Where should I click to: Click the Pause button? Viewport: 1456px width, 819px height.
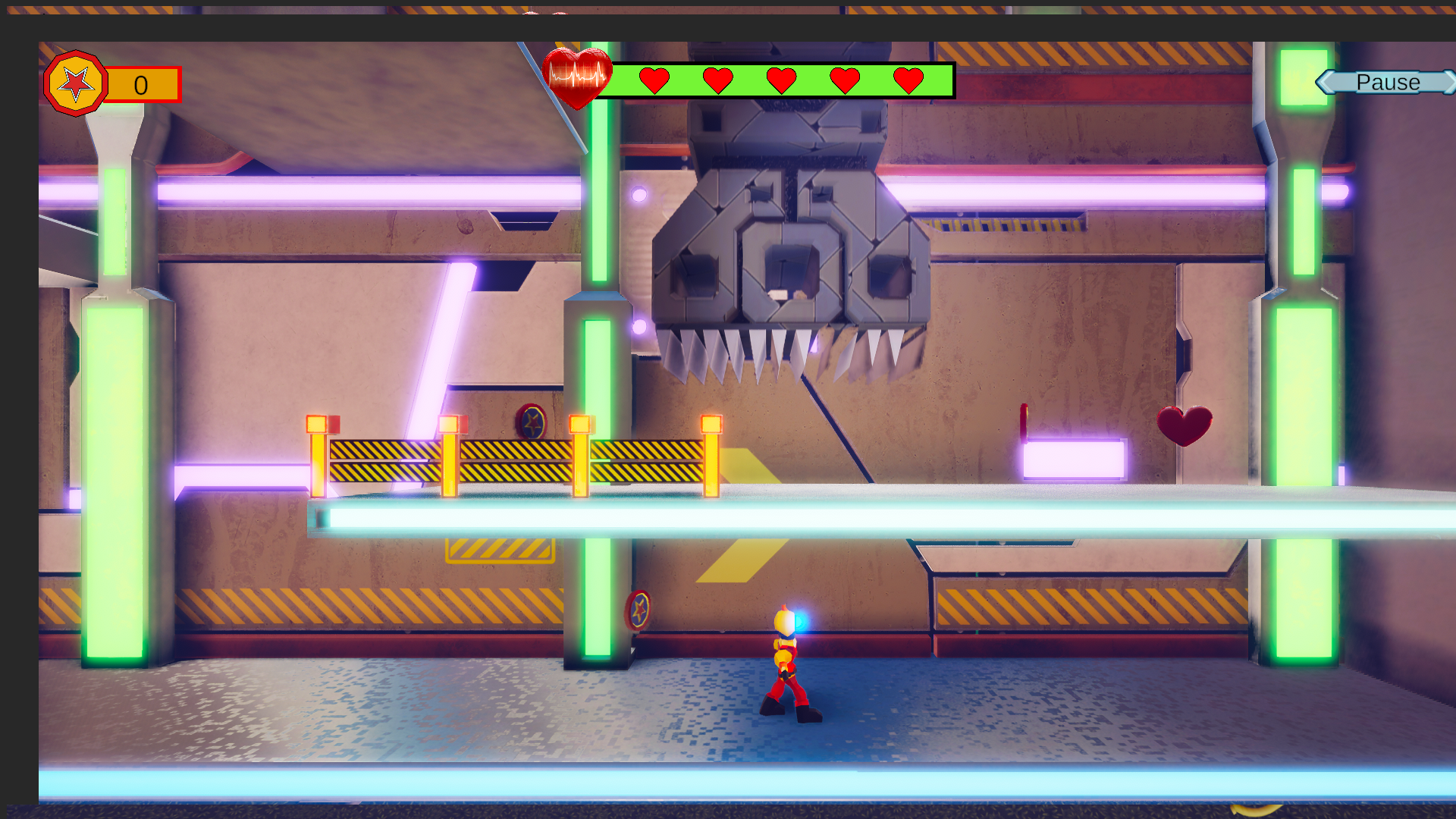click(x=1387, y=82)
